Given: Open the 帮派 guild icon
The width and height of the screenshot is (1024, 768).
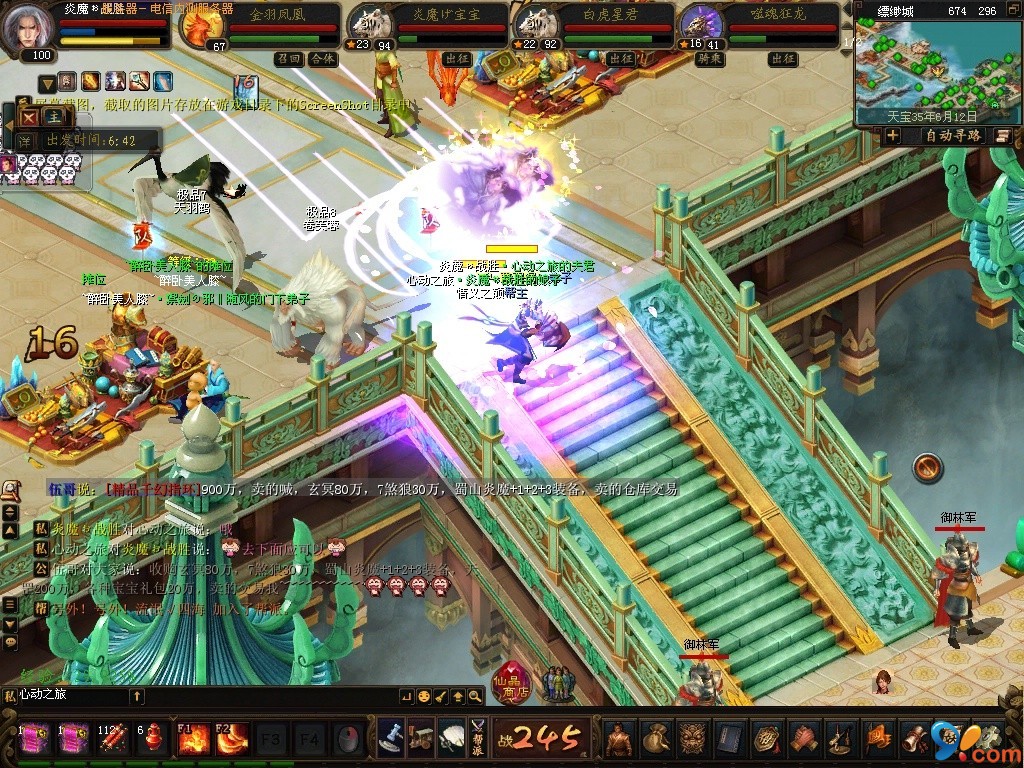Looking at the screenshot, I should pyautogui.click(x=477, y=738).
